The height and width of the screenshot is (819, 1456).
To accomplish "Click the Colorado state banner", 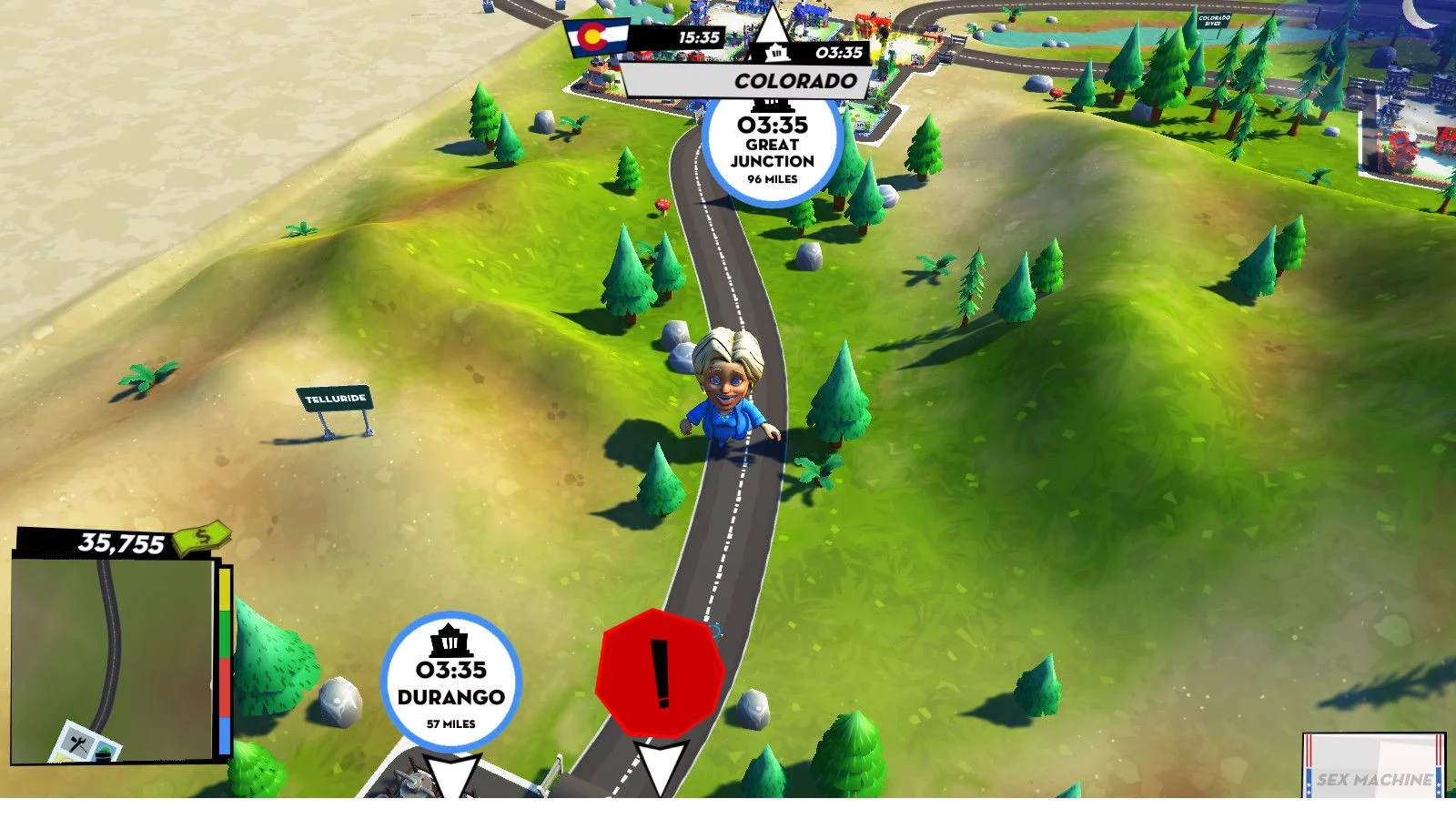I will point(744,80).
